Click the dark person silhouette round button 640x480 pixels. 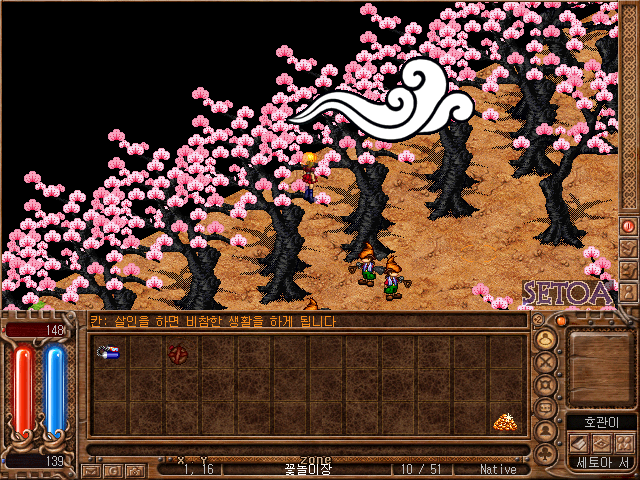[x=545, y=431]
